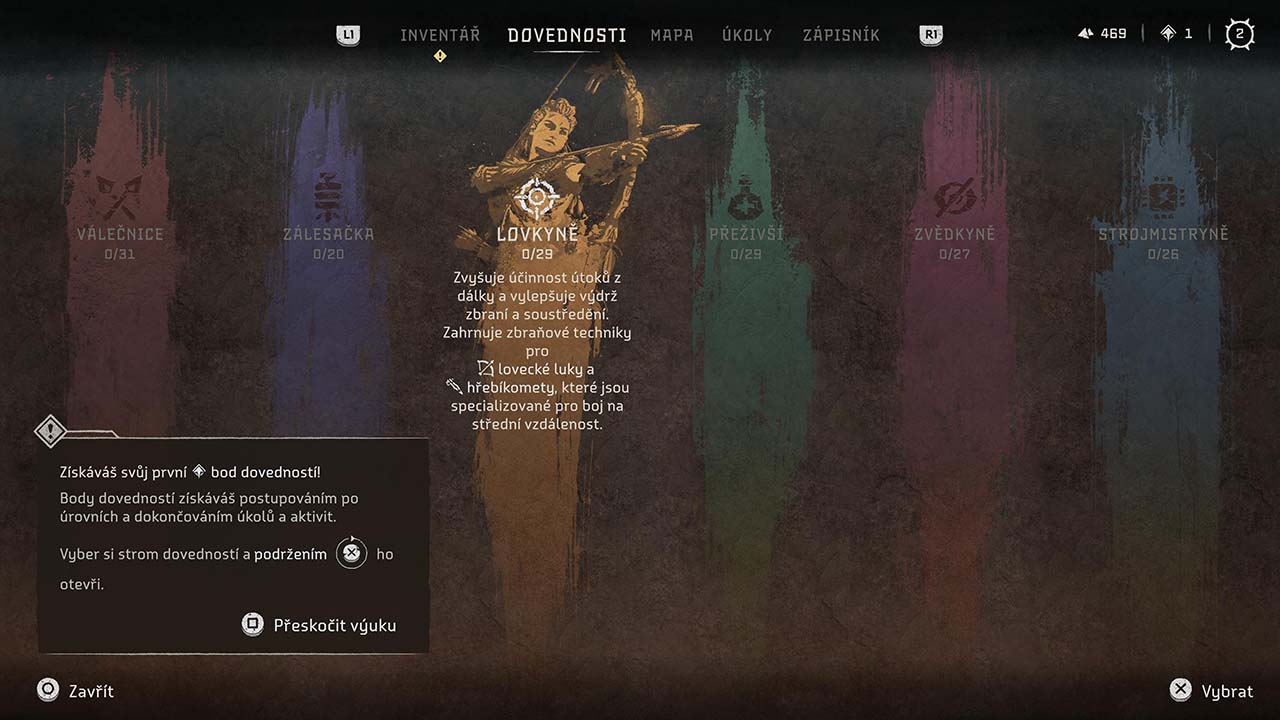This screenshot has width=1280, height=720.
Task: Go to the Mapa tab
Action: tap(672, 35)
